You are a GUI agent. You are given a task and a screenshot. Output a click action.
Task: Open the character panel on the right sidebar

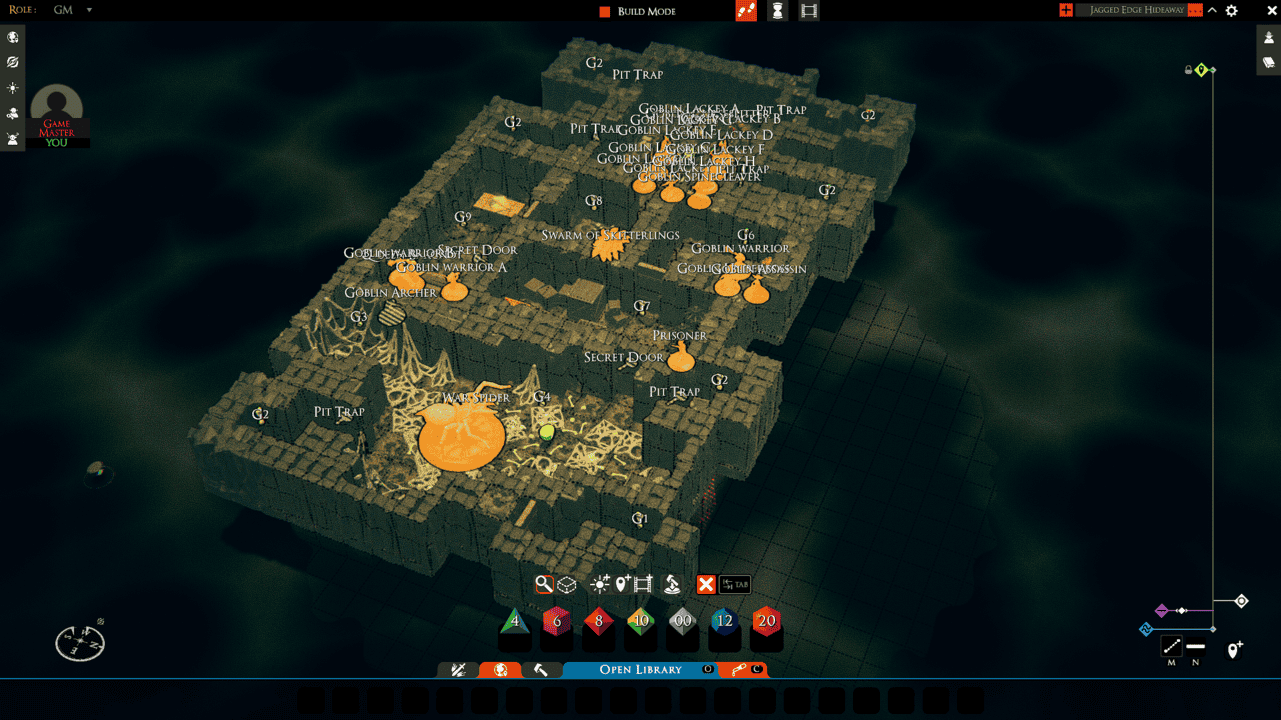[x=1268, y=36]
